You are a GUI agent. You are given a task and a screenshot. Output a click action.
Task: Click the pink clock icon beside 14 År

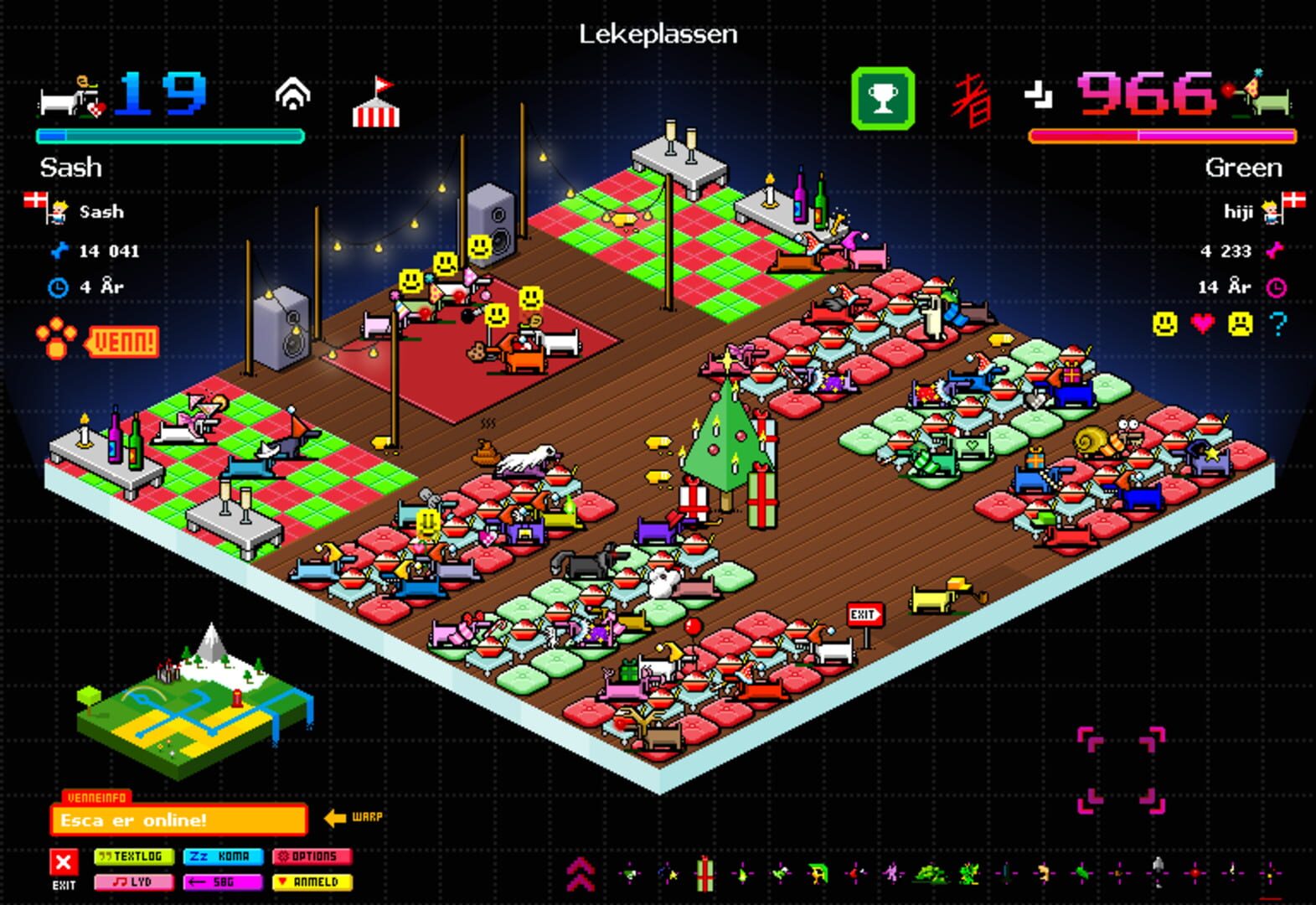(1274, 286)
